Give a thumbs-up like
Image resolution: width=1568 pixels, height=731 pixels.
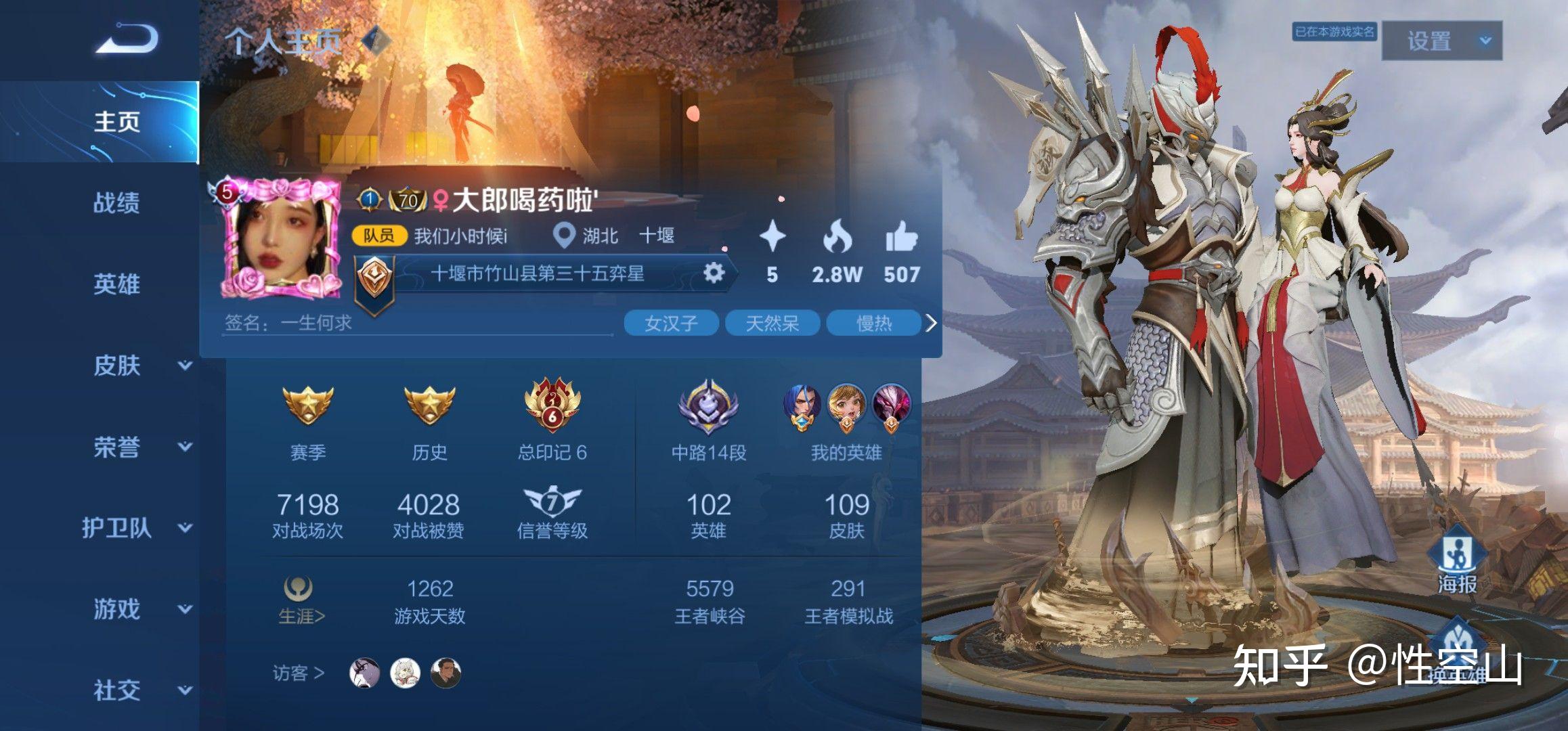(901, 238)
